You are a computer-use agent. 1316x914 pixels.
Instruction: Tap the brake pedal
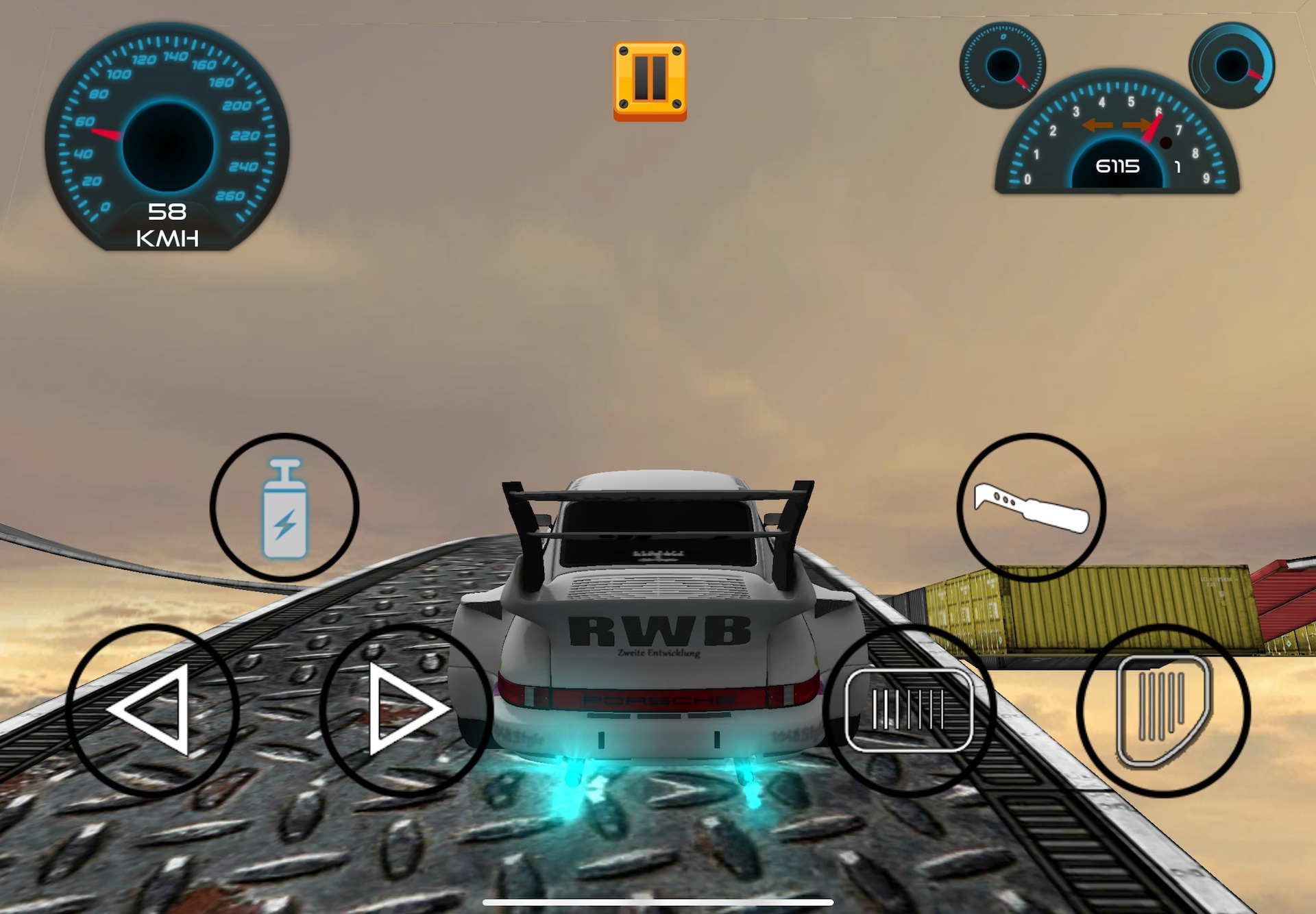[x=910, y=711]
